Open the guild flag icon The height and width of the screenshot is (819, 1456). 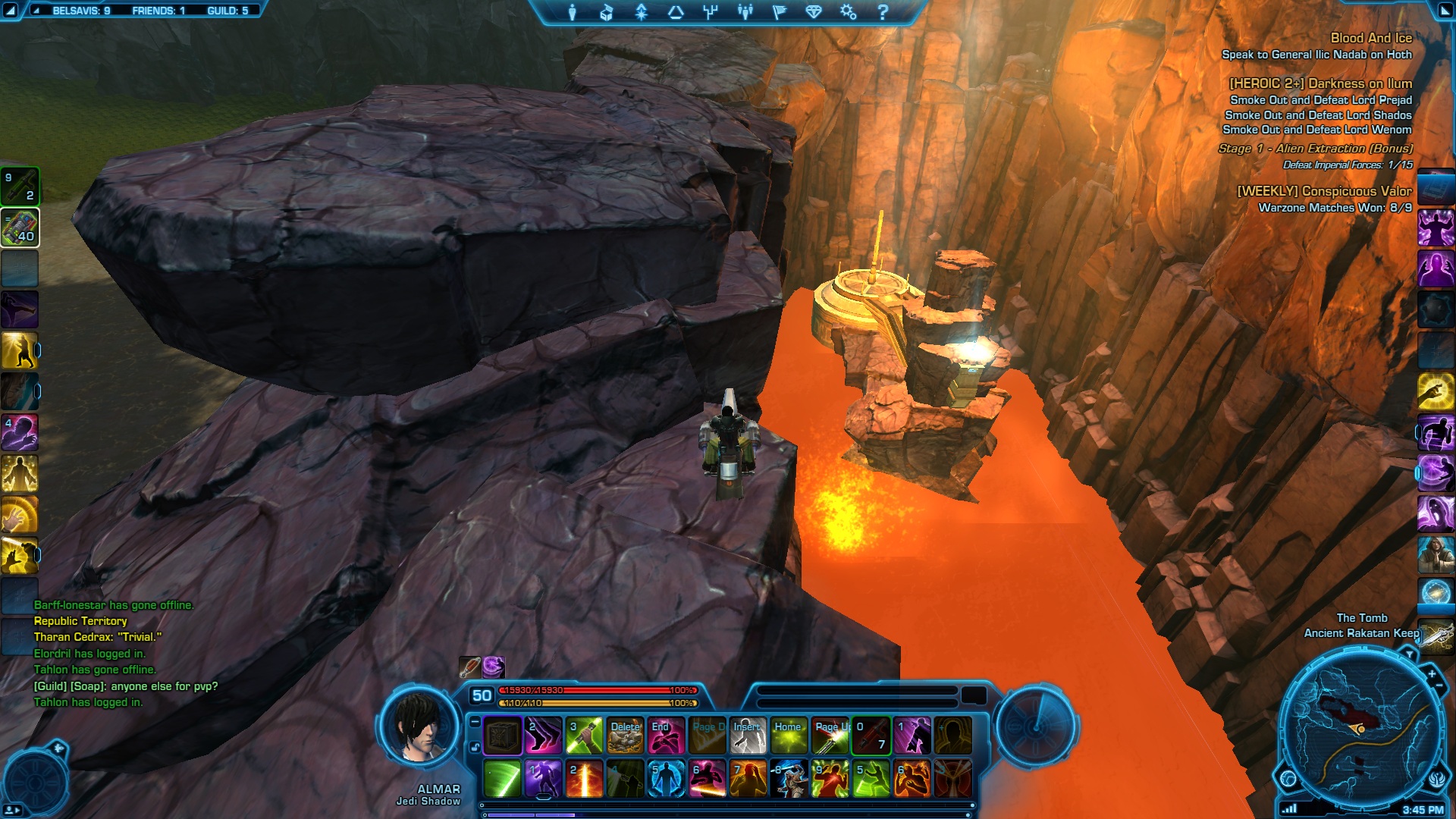[780, 12]
